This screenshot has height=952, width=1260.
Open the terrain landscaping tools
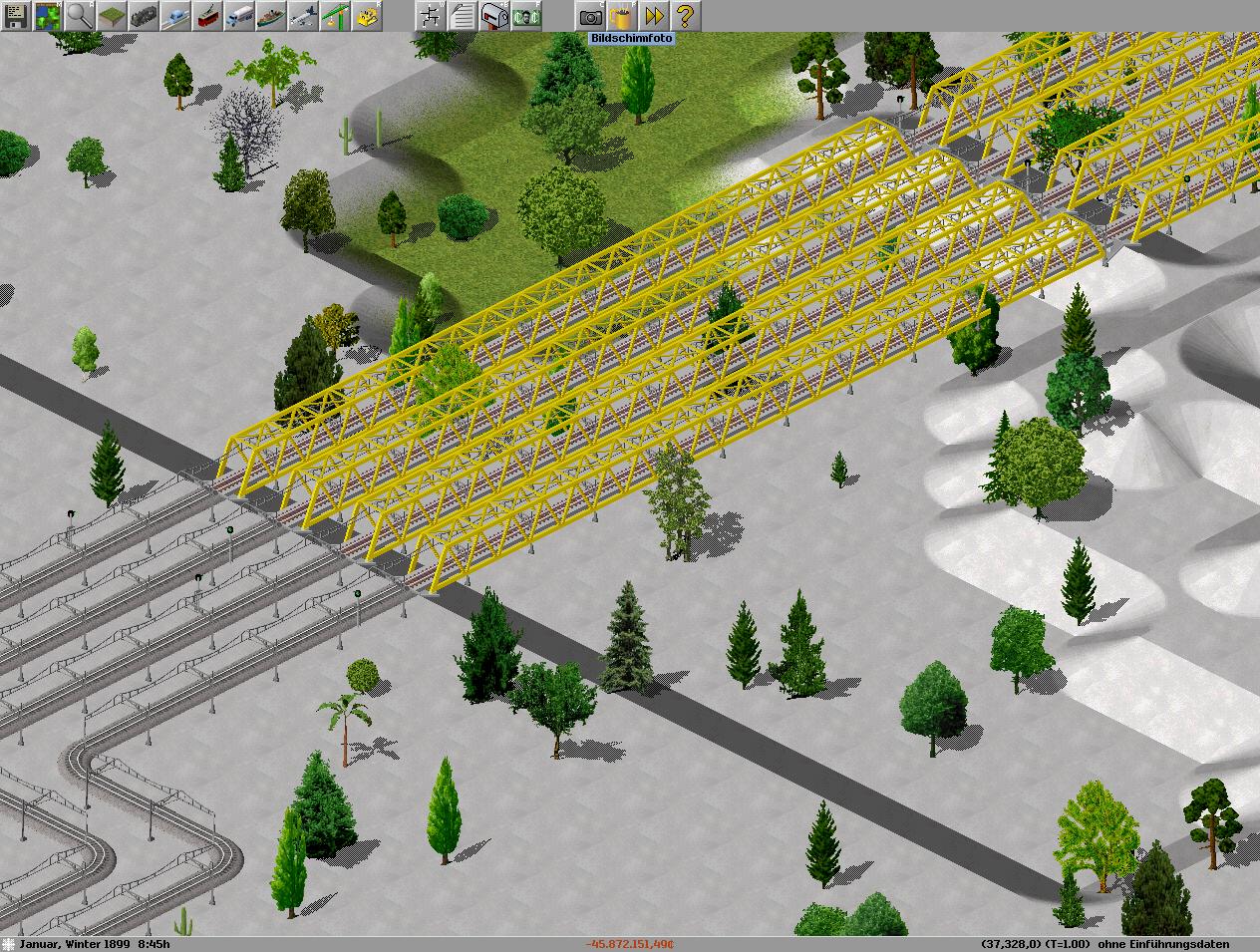click(112, 15)
